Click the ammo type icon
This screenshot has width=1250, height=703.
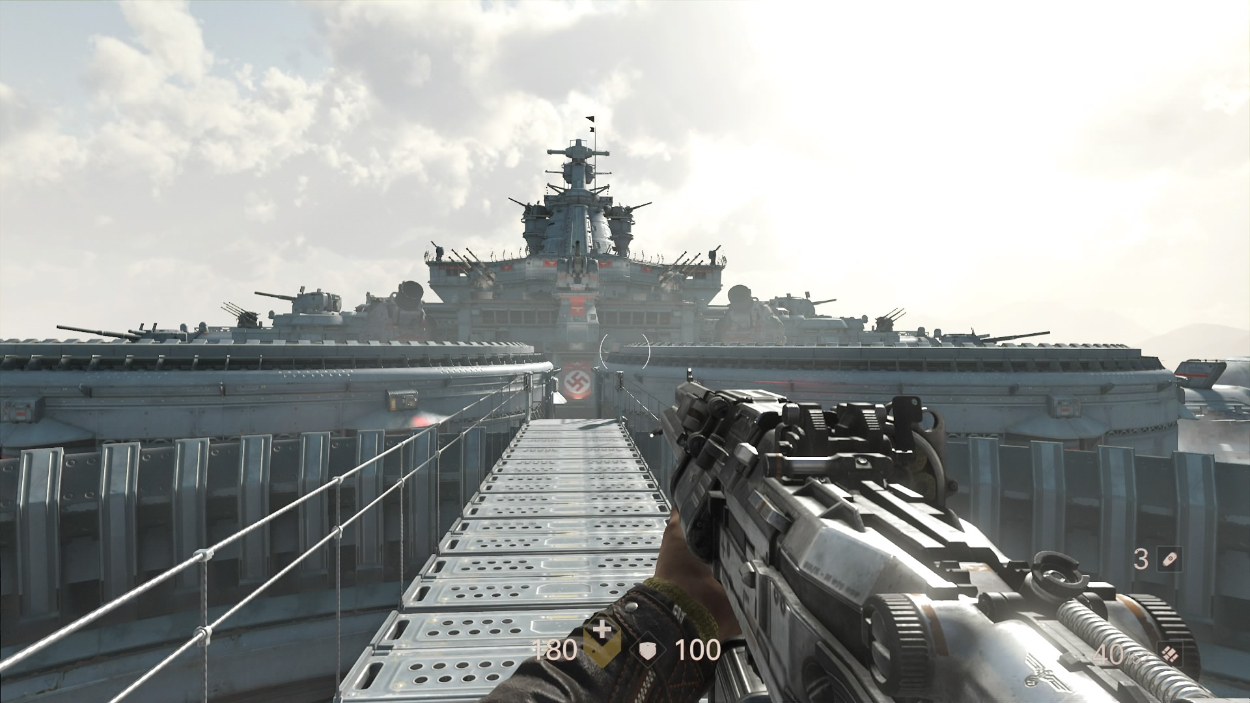(x=1169, y=654)
